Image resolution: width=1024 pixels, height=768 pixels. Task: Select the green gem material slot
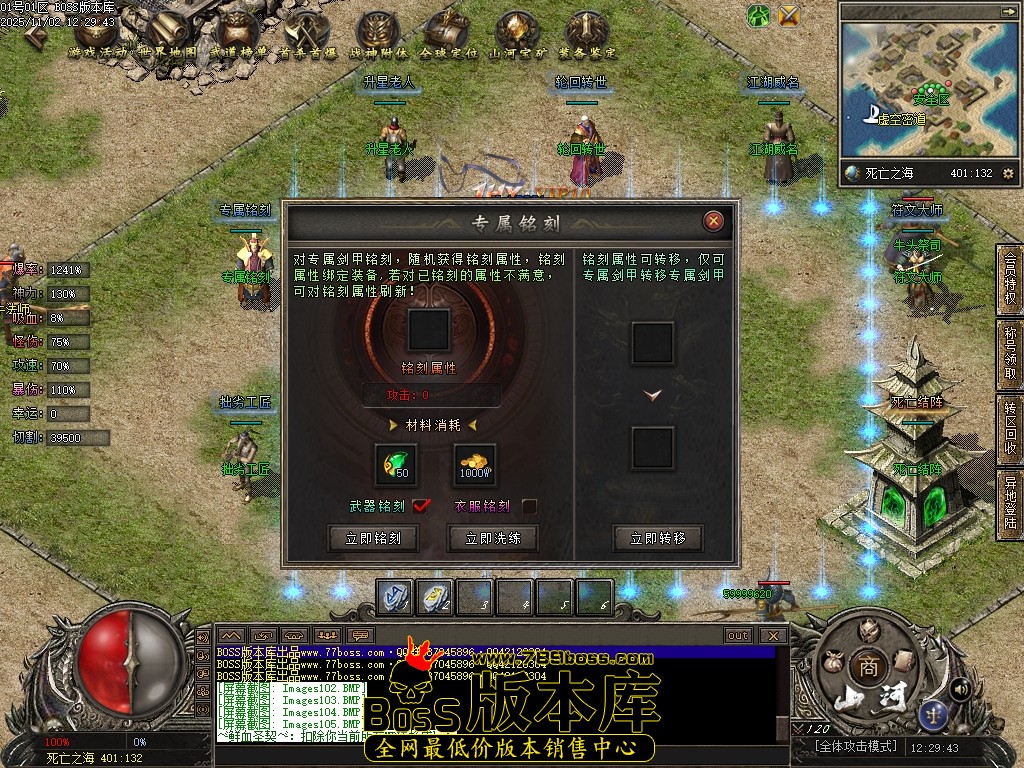pos(395,465)
